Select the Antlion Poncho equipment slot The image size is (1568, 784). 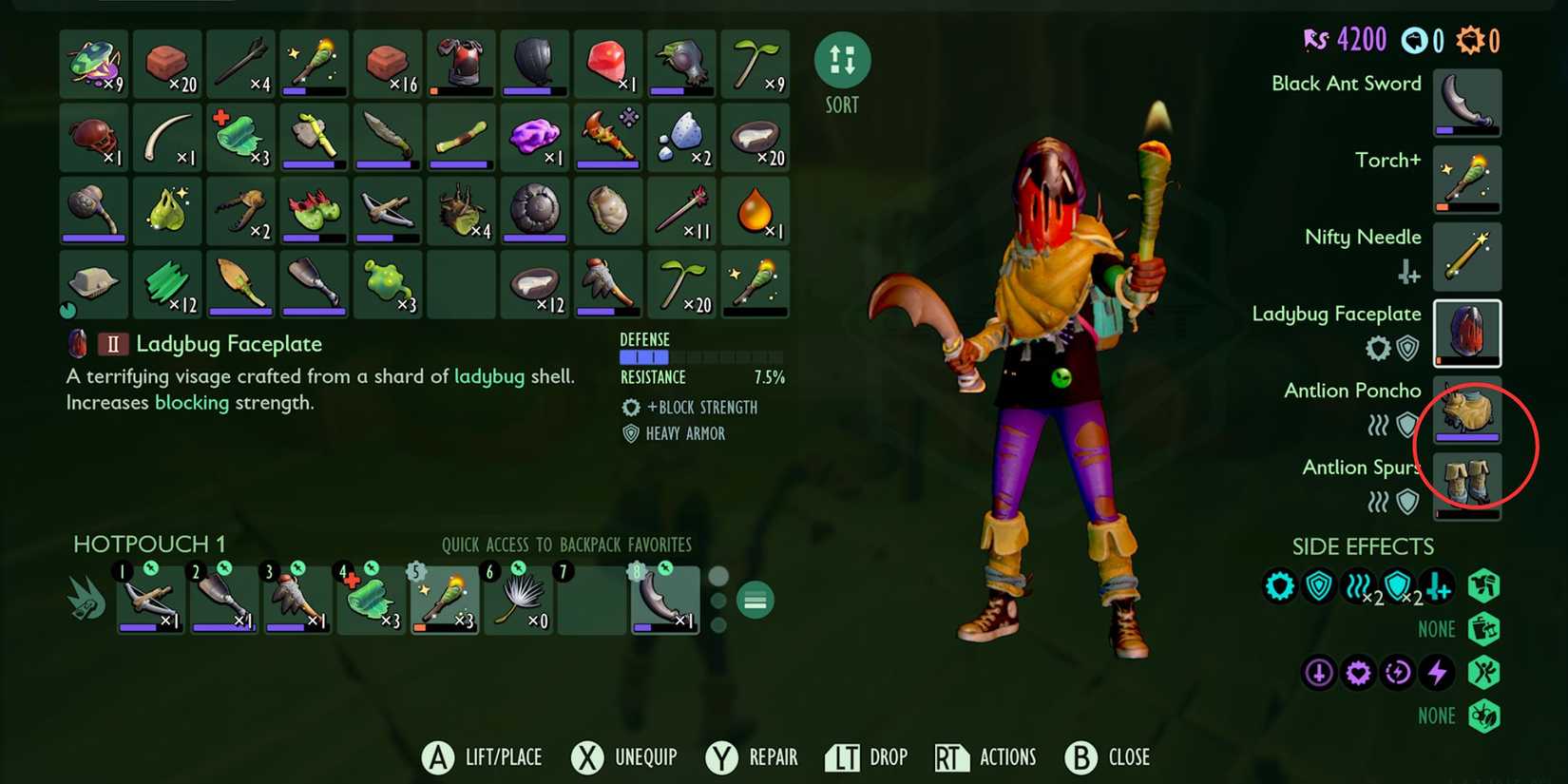(x=1467, y=411)
